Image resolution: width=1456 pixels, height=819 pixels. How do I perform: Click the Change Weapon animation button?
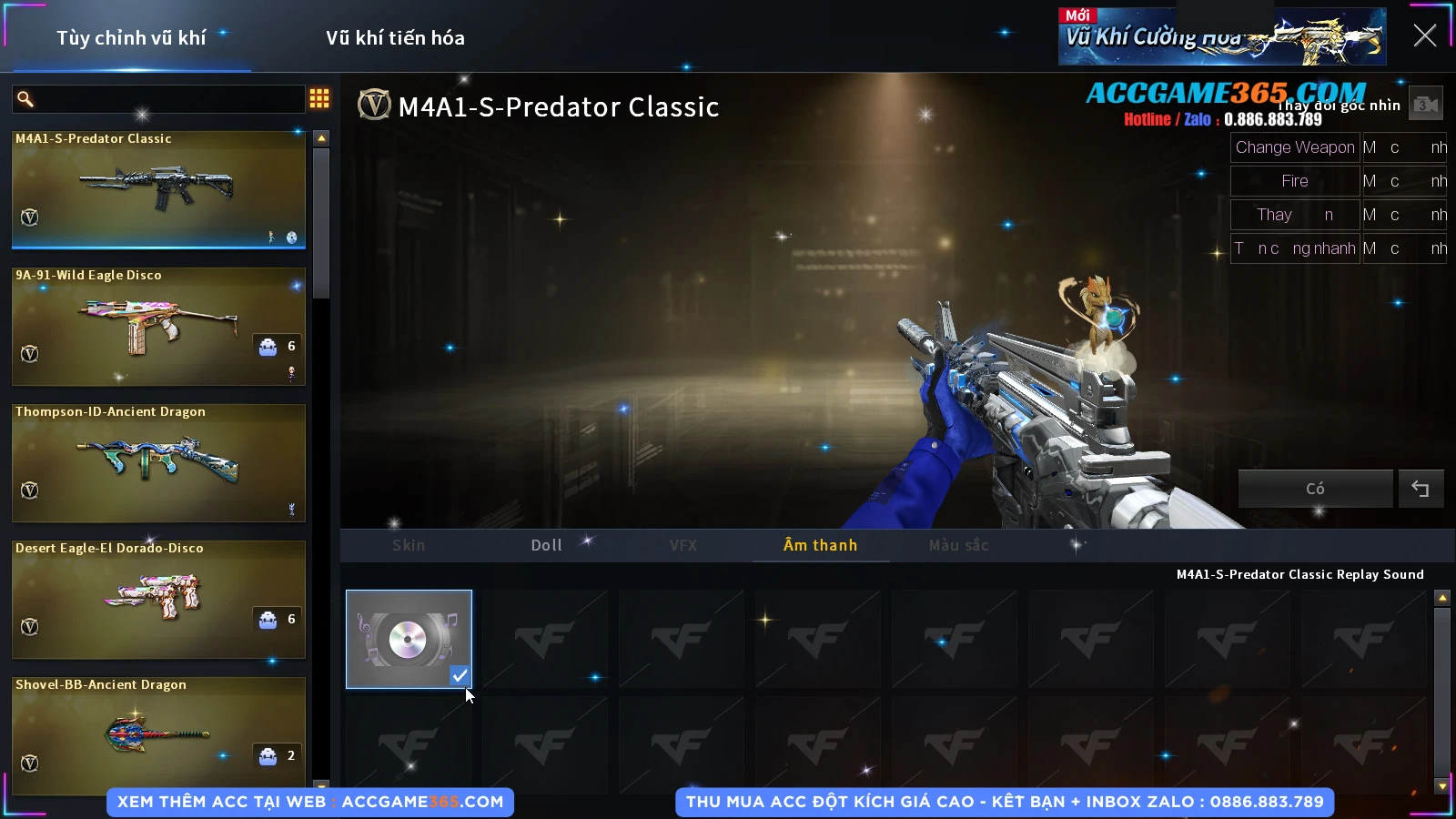pos(1294,147)
